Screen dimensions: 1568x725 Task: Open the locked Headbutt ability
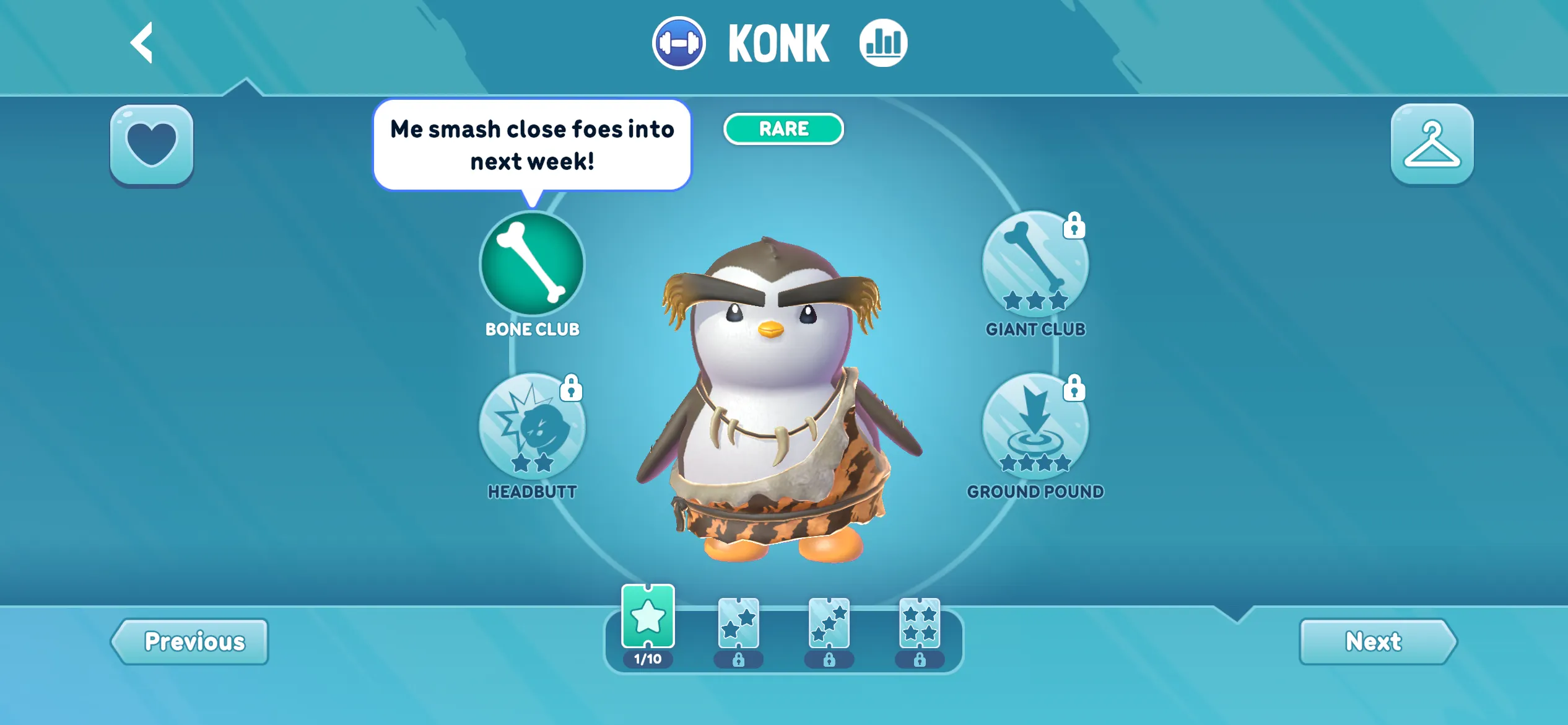(531, 428)
